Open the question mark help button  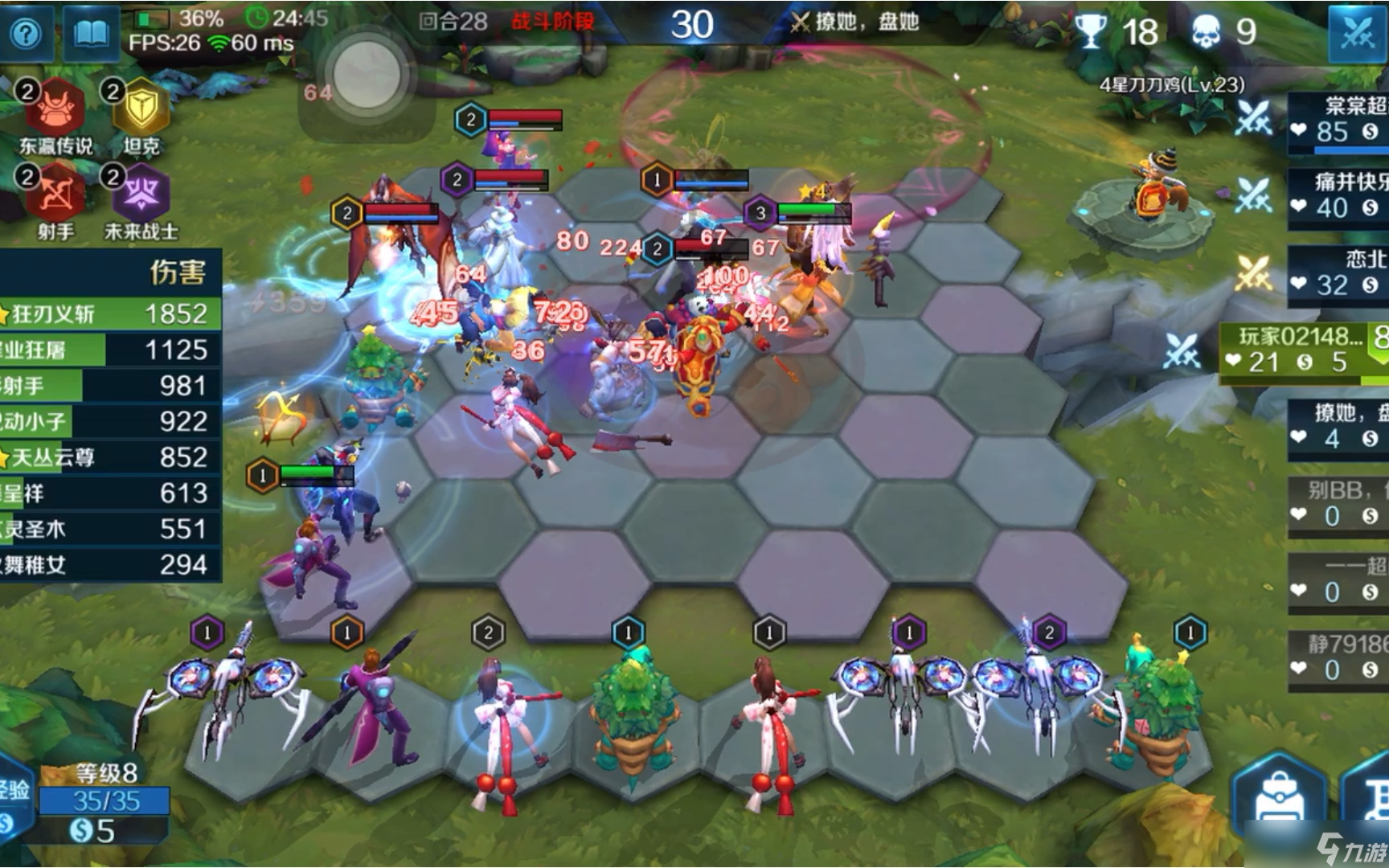27,34
